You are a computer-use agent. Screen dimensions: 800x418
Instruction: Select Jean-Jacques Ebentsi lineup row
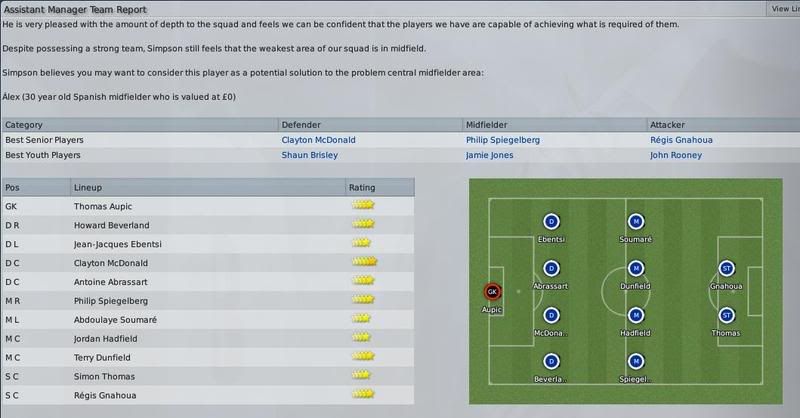118,243
